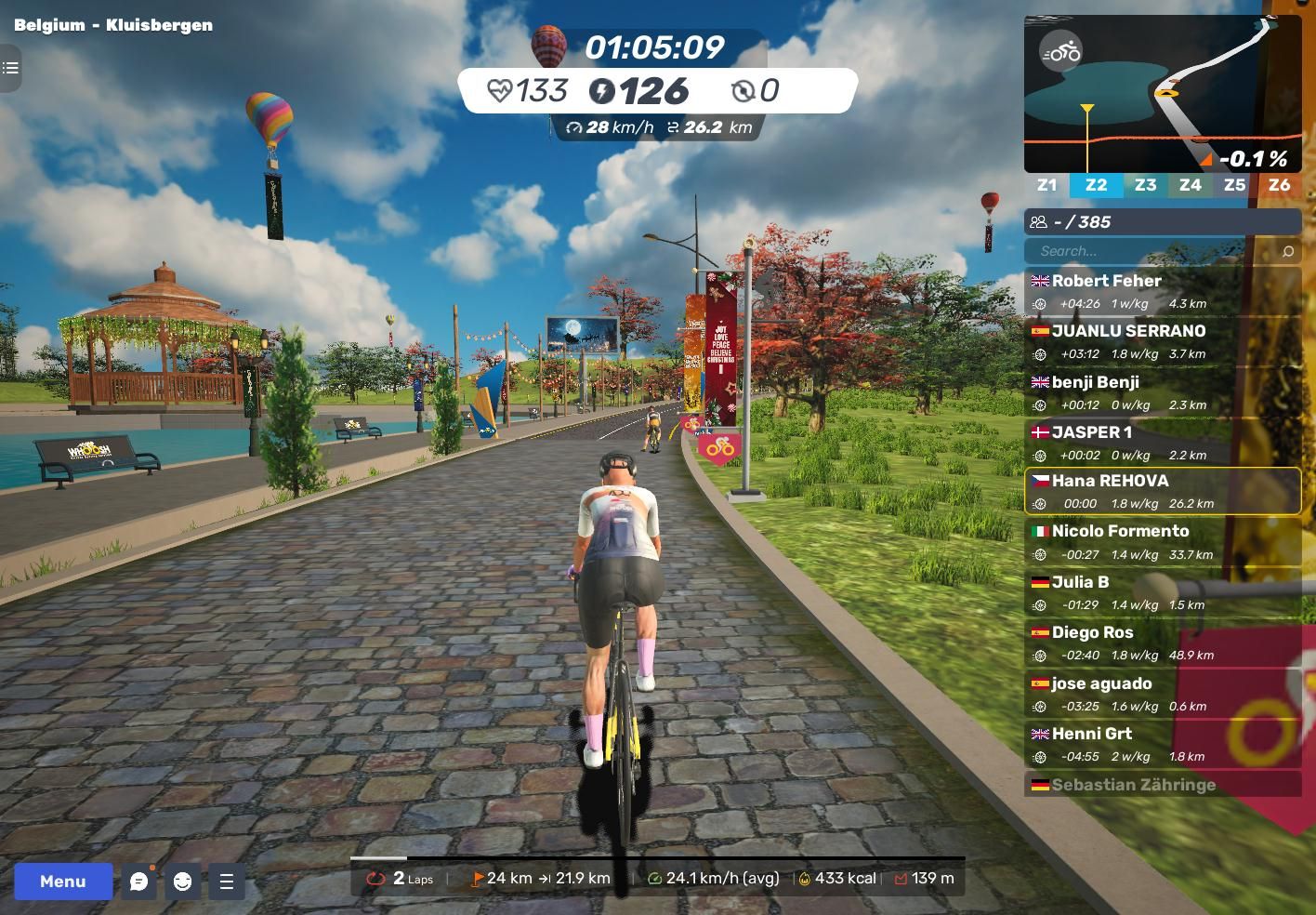Viewport: 1316px width, 915px height.
Task: Open the emoji reactions button
Action: point(182,882)
